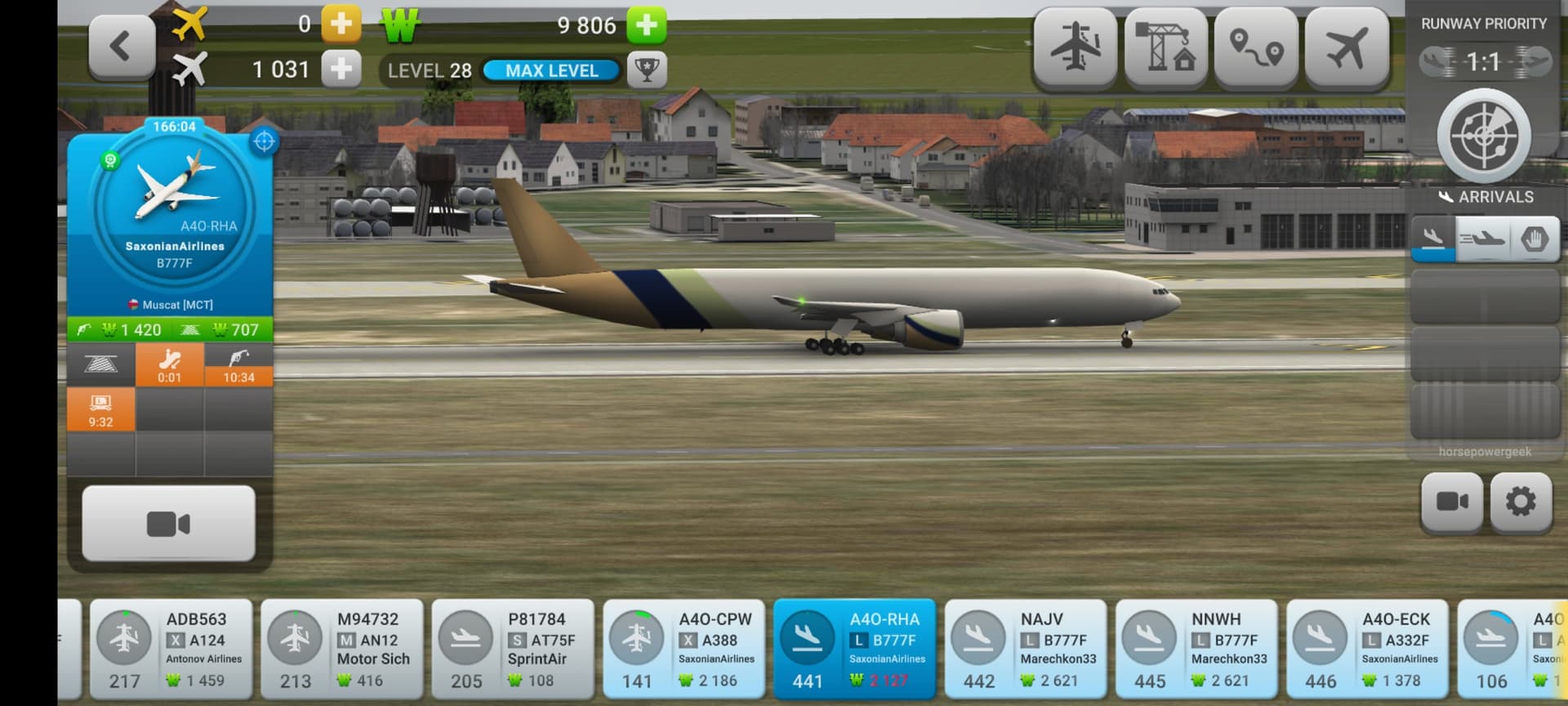Viewport: 1568px width, 706px height.
Task: Open the airplane fleet menu
Action: (x=1075, y=47)
